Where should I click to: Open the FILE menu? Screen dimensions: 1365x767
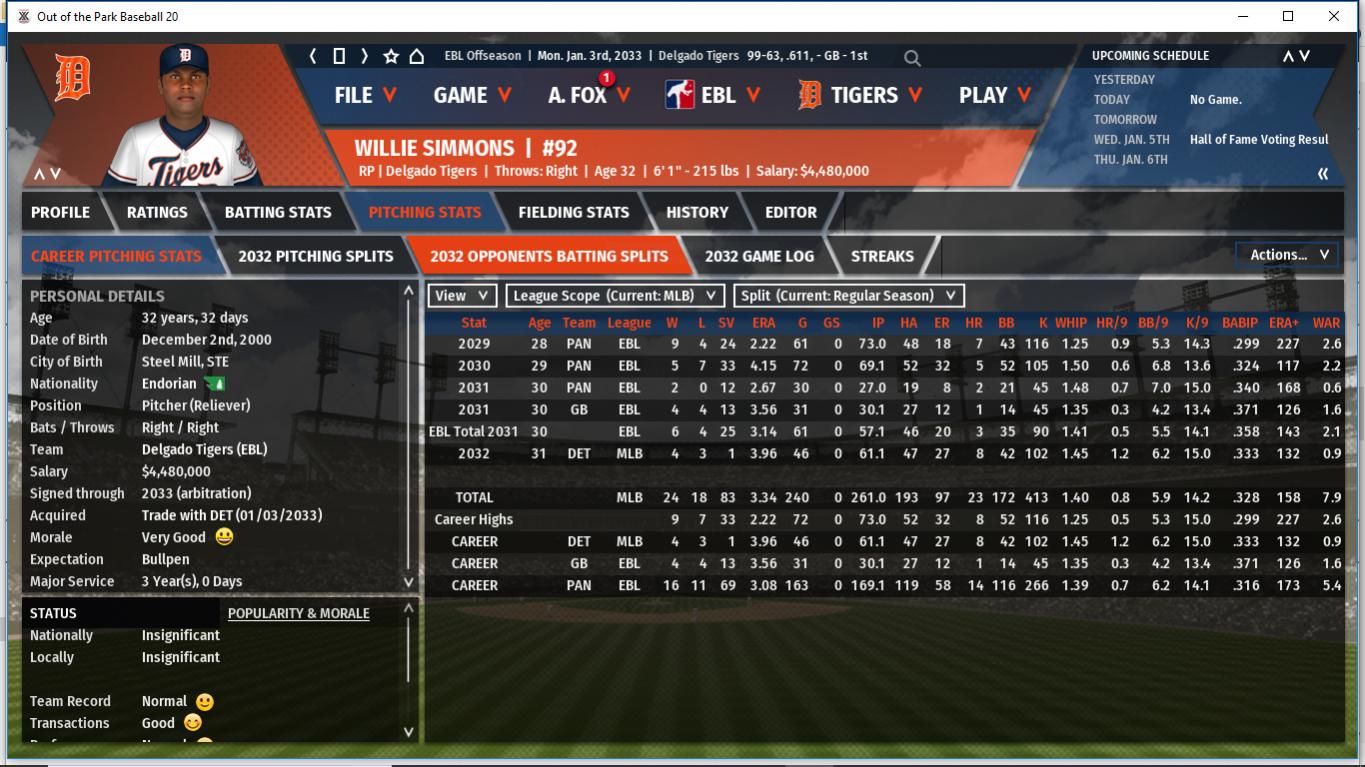pos(365,95)
